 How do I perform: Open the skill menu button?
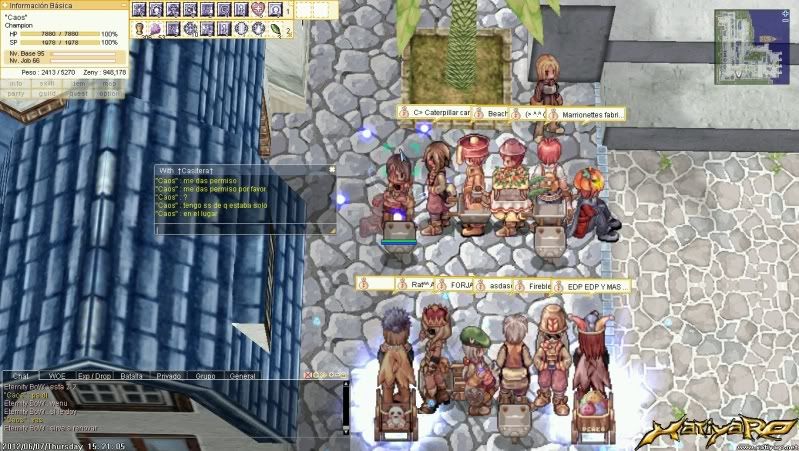tap(47, 84)
